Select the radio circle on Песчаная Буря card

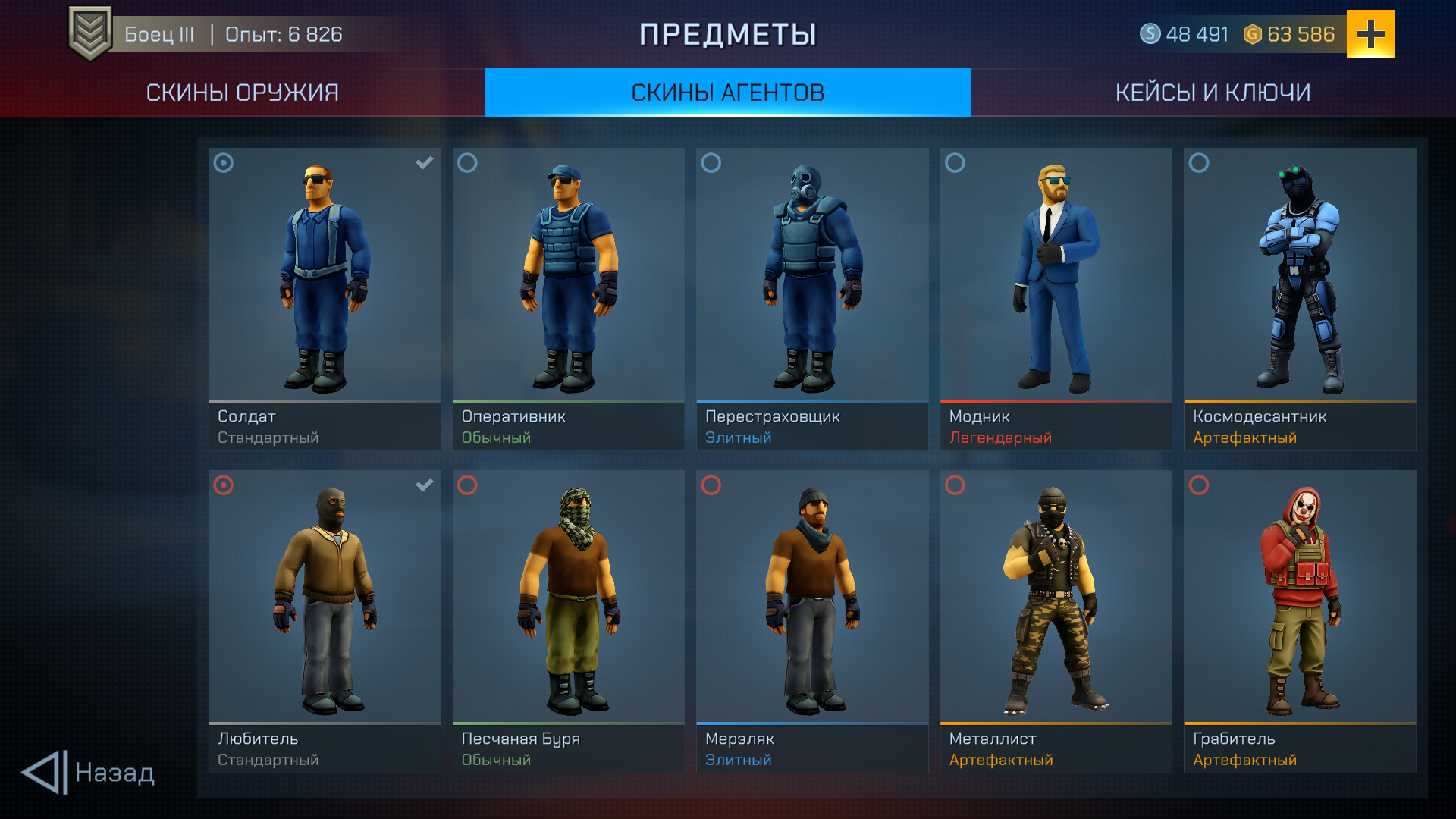pyautogui.click(x=467, y=485)
